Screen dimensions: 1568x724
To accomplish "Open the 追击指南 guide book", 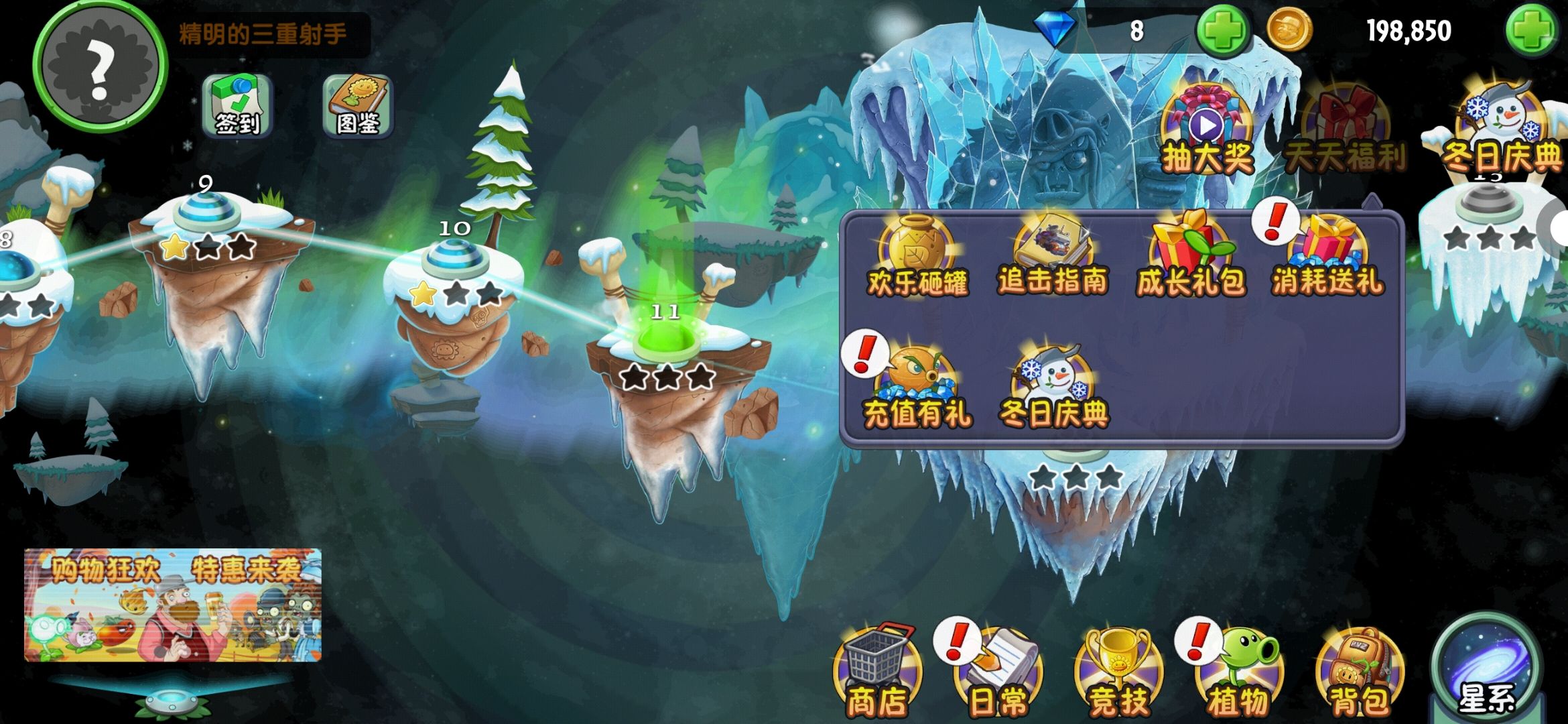I will pyautogui.click(x=1053, y=256).
